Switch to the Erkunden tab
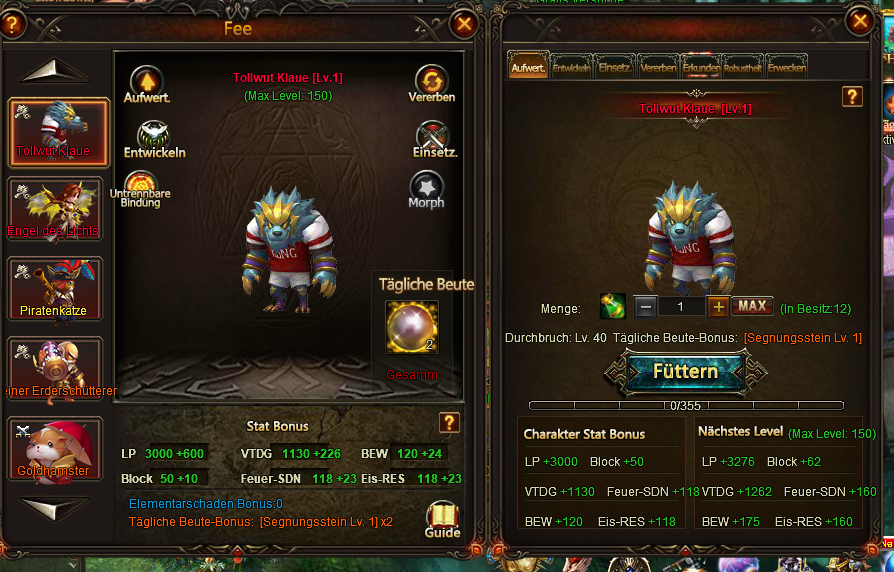The image size is (894, 572). pos(701,68)
